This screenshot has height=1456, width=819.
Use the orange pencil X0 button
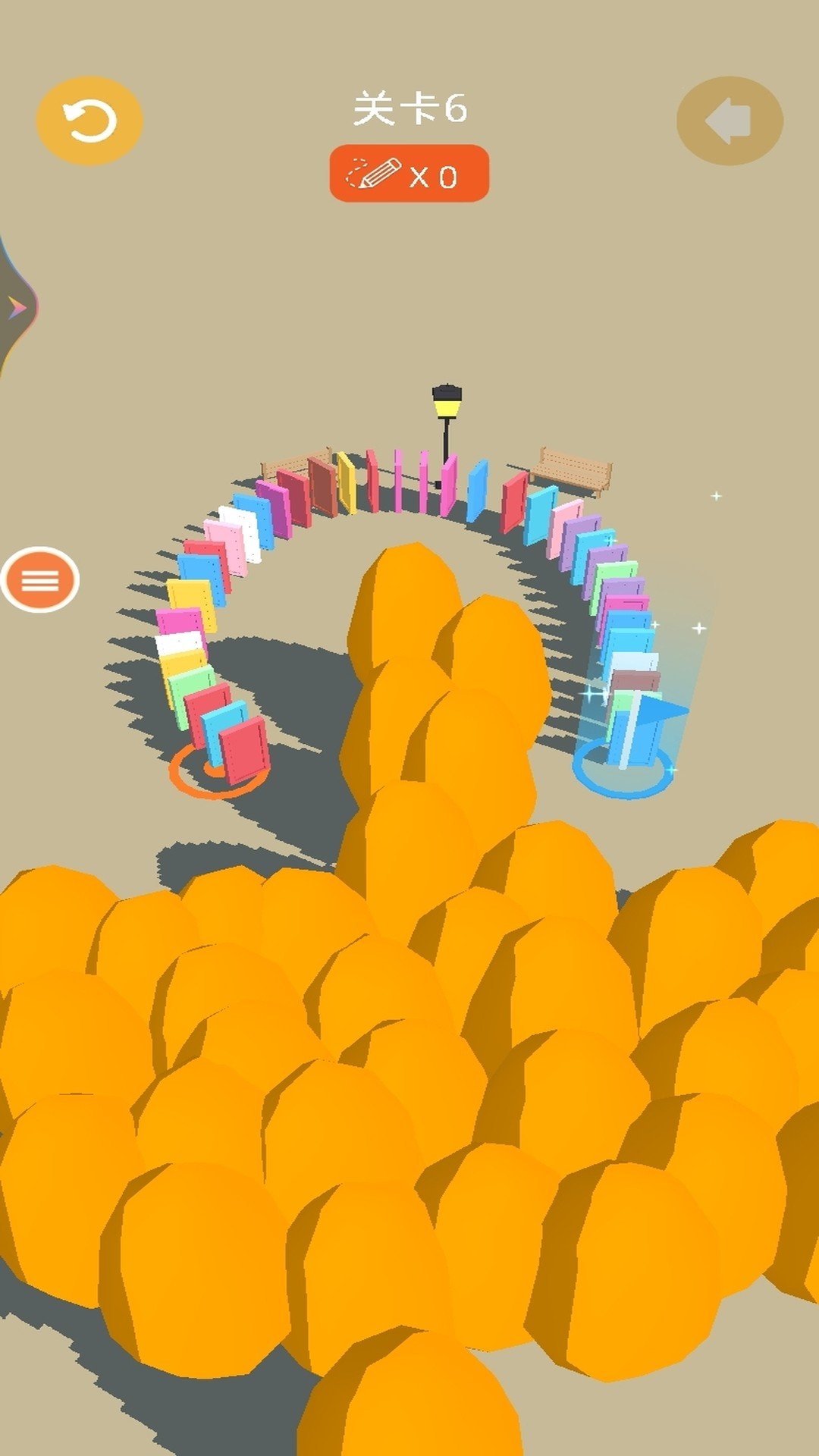click(x=409, y=174)
